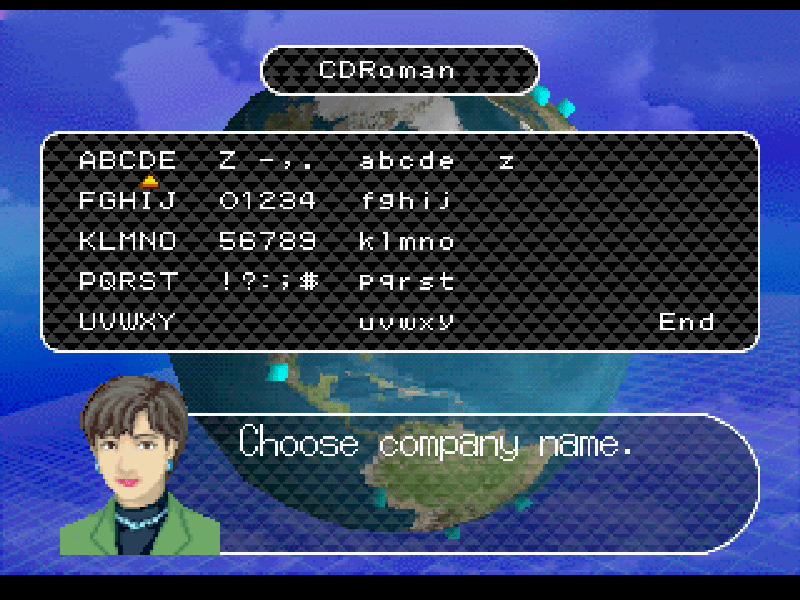Choose the lowercase letter k
The width and height of the screenshot is (800, 600).
click(x=367, y=241)
